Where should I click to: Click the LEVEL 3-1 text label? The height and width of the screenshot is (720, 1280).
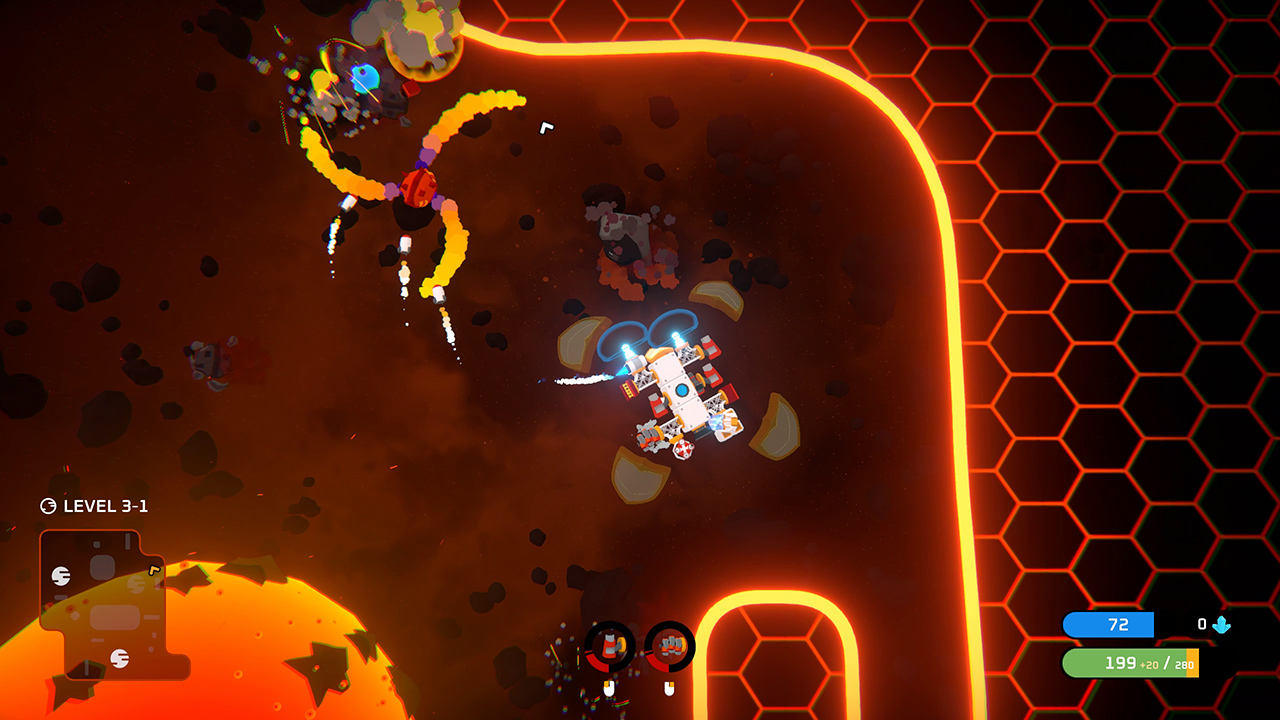click(x=103, y=507)
